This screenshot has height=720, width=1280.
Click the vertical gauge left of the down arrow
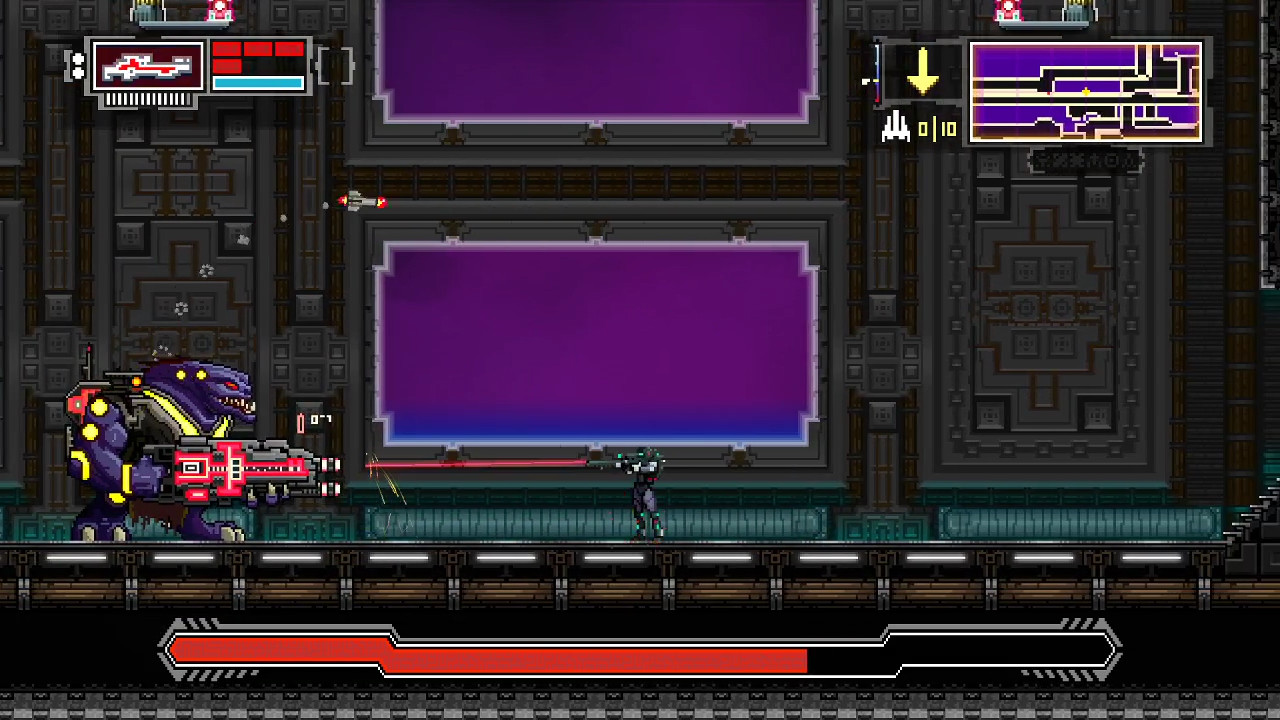coord(877,75)
